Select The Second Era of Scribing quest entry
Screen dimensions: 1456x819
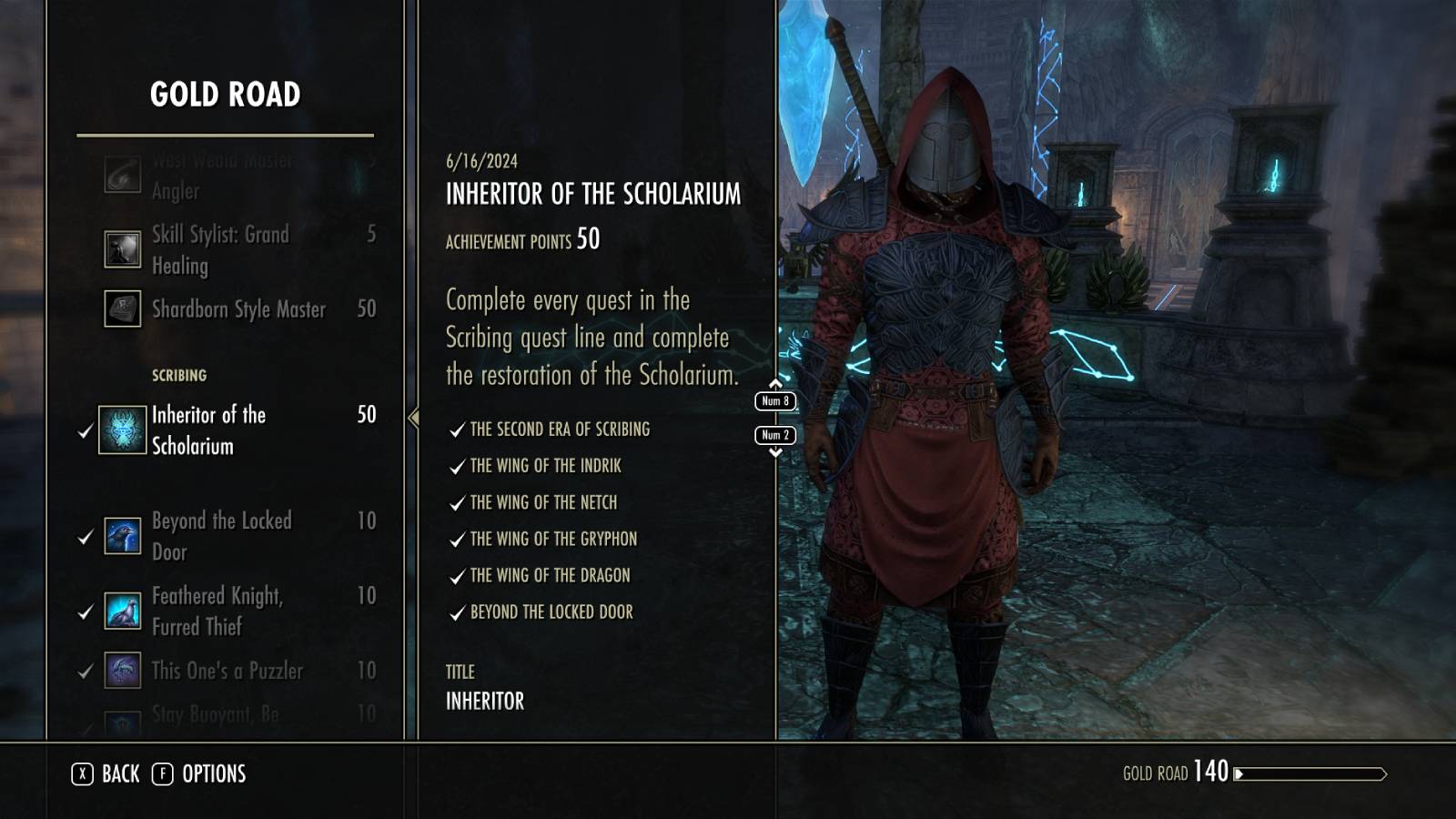click(560, 430)
